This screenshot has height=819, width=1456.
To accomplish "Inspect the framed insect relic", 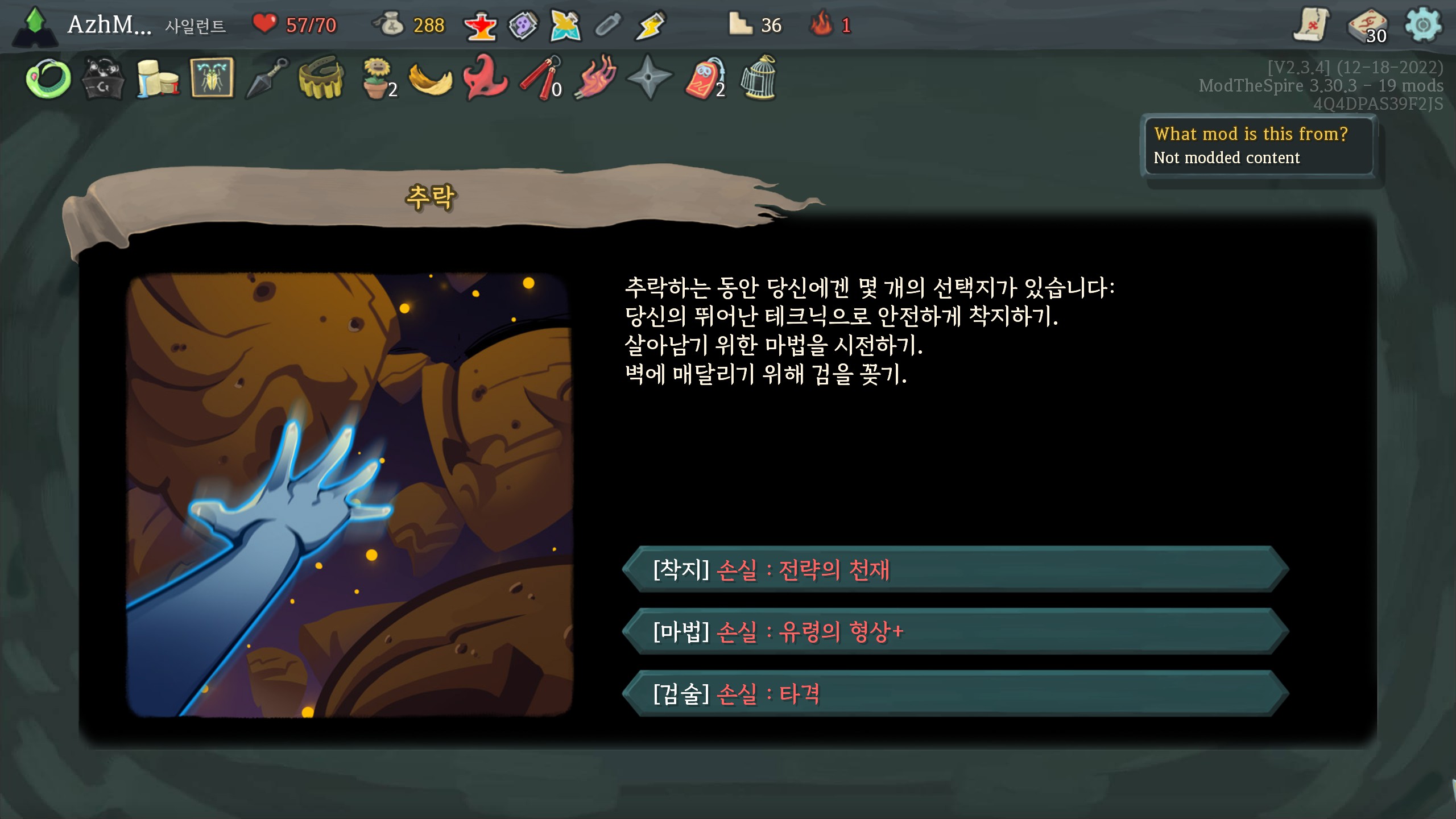I will pos(212,78).
